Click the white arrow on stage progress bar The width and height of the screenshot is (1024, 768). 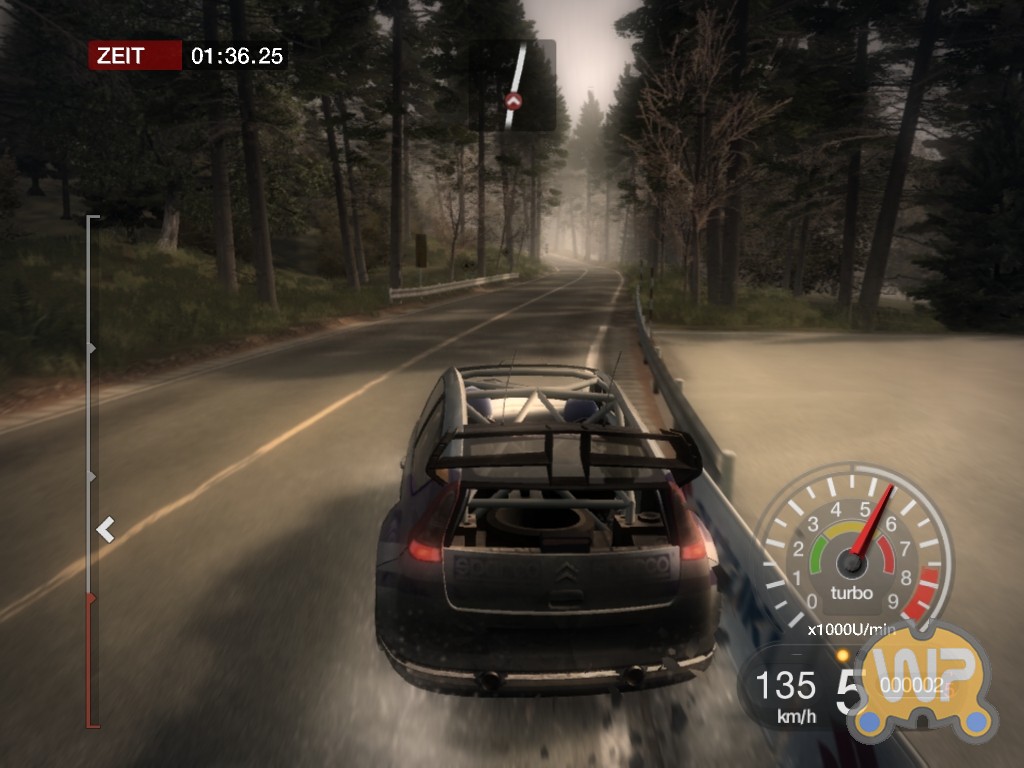105,530
